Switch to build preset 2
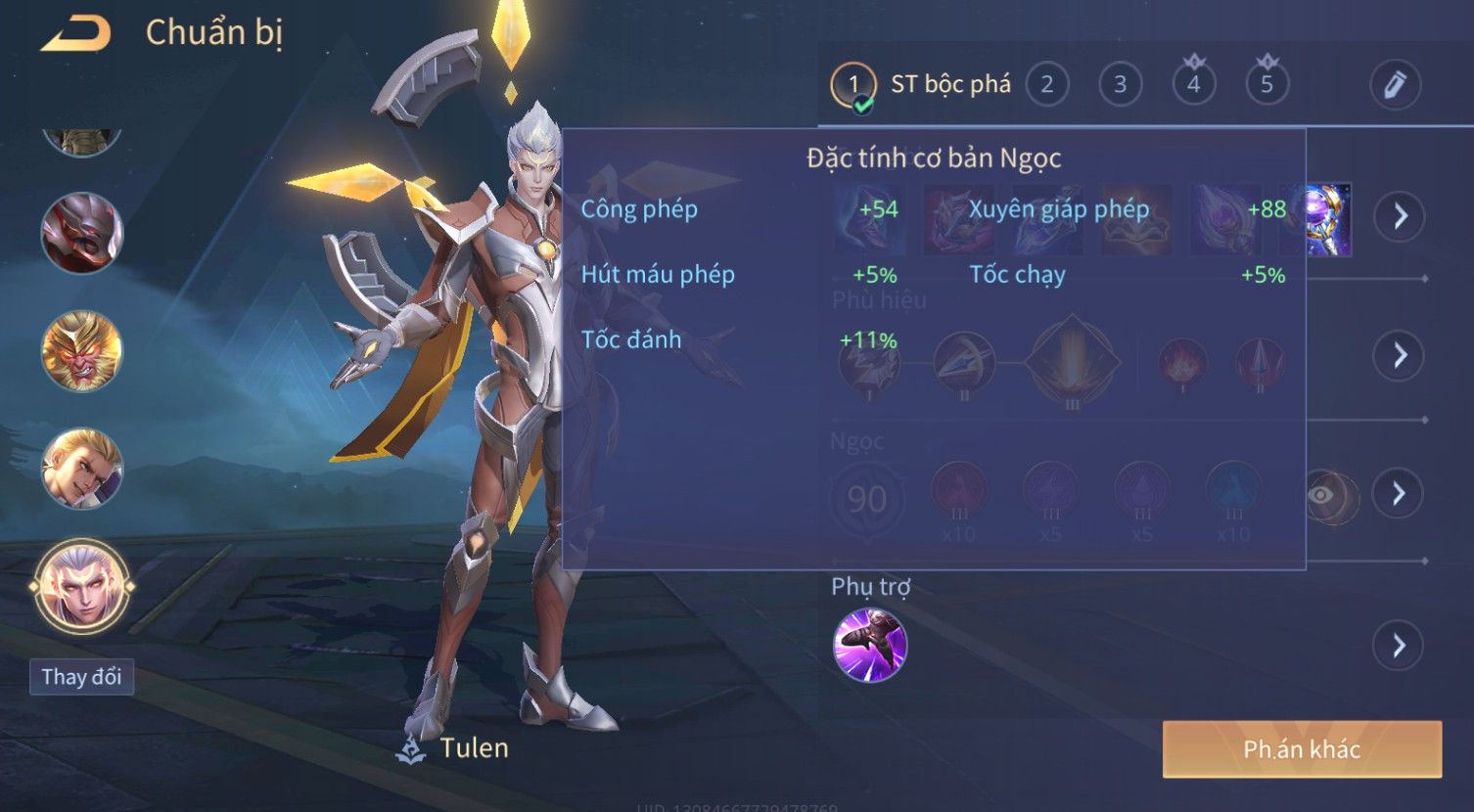Viewport: 1474px width, 812px height. (1046, 85)
